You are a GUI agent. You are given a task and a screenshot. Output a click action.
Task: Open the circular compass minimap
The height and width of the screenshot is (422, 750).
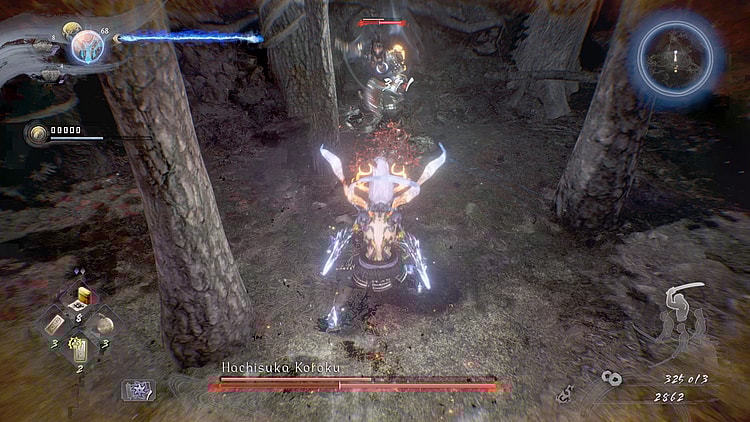point(677,59)
